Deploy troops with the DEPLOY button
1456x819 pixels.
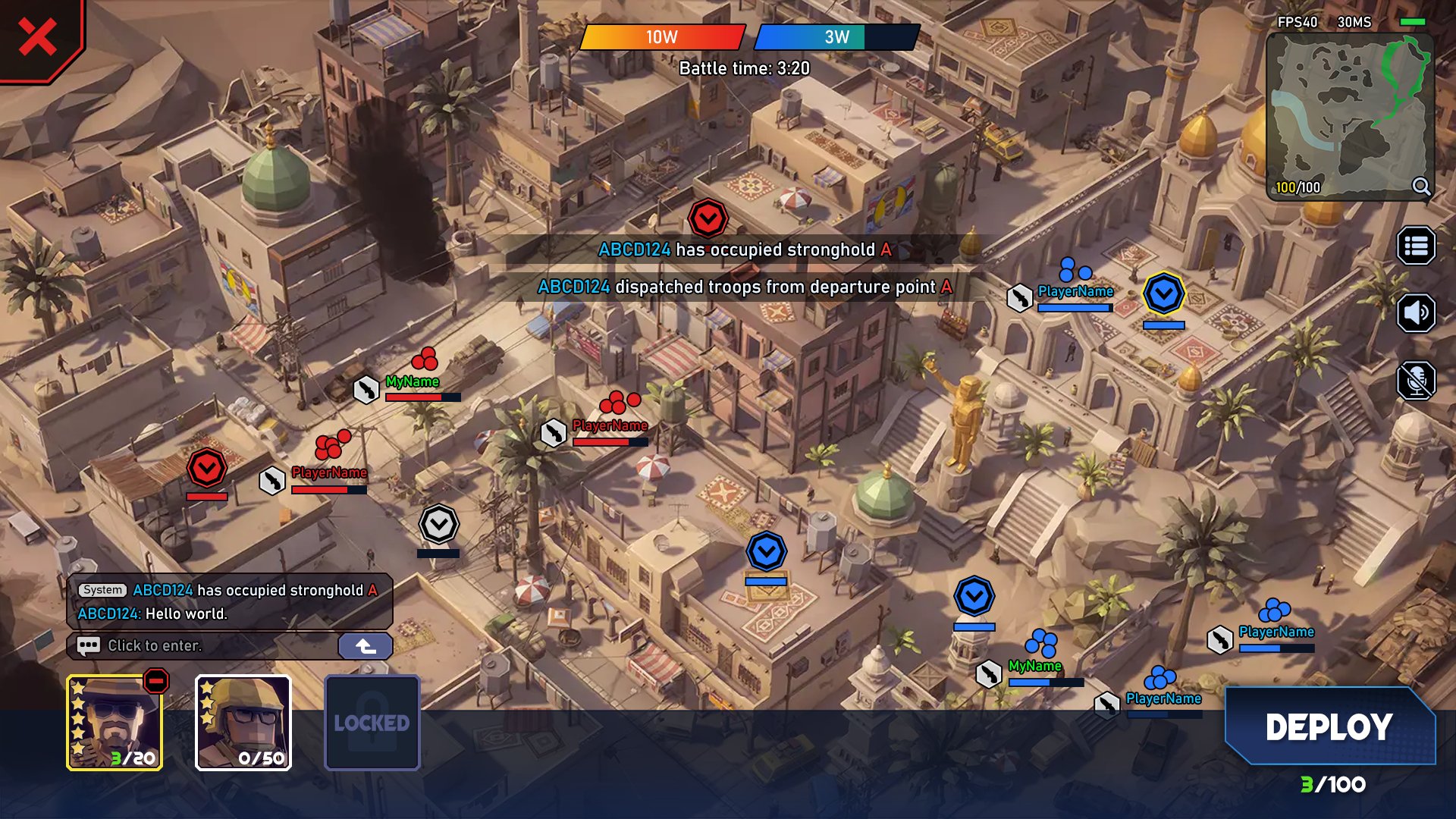point(1329,726)
